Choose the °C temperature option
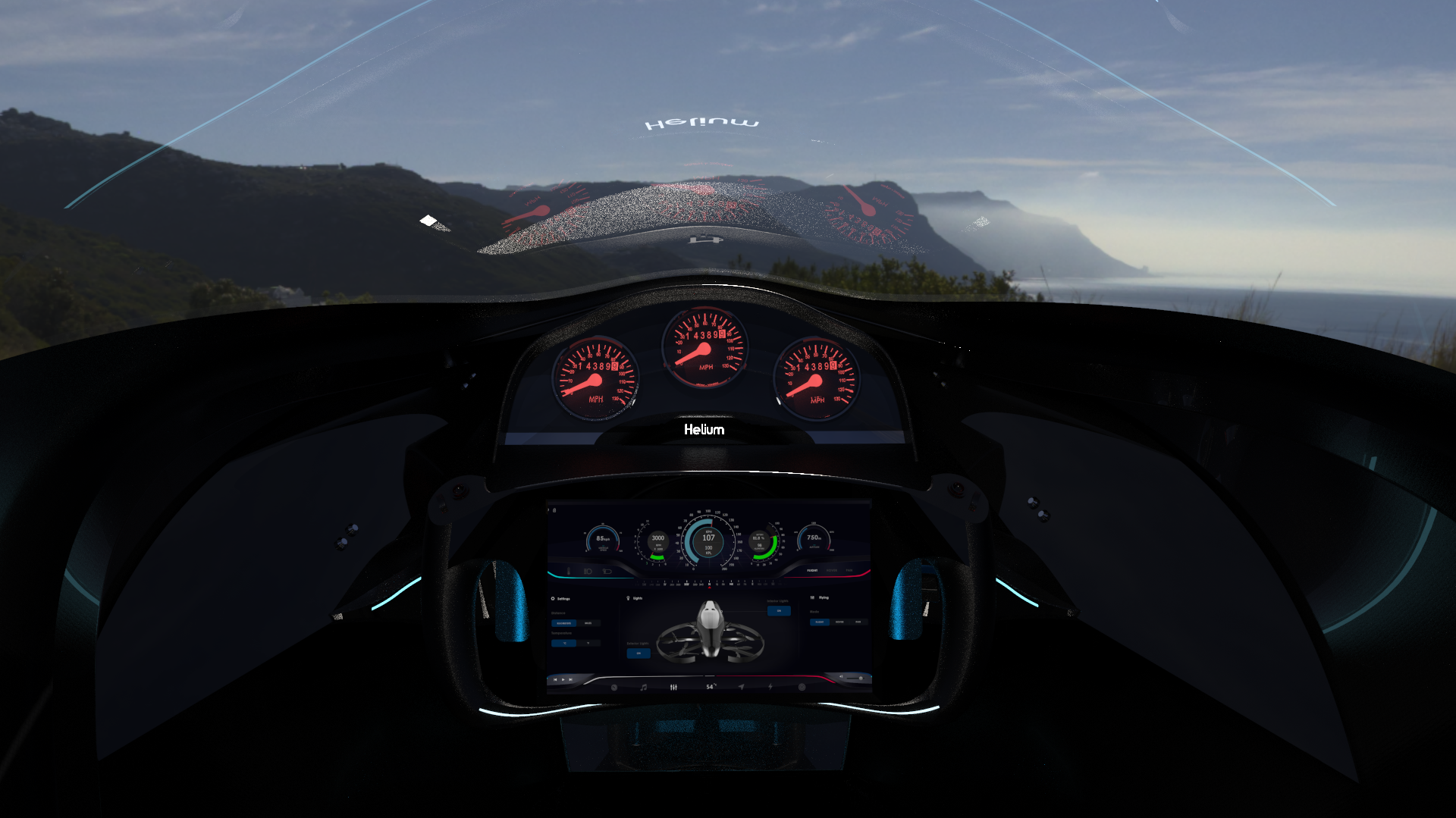This screenshot has width=1456, height=818. coord(564,643)
